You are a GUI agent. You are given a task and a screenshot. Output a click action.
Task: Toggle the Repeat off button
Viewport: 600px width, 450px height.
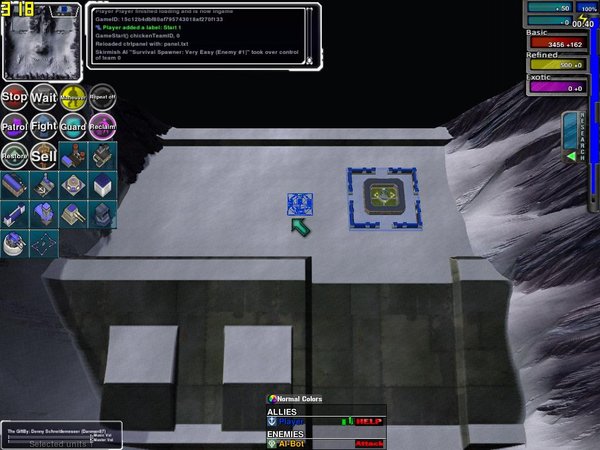click(102, 97)
